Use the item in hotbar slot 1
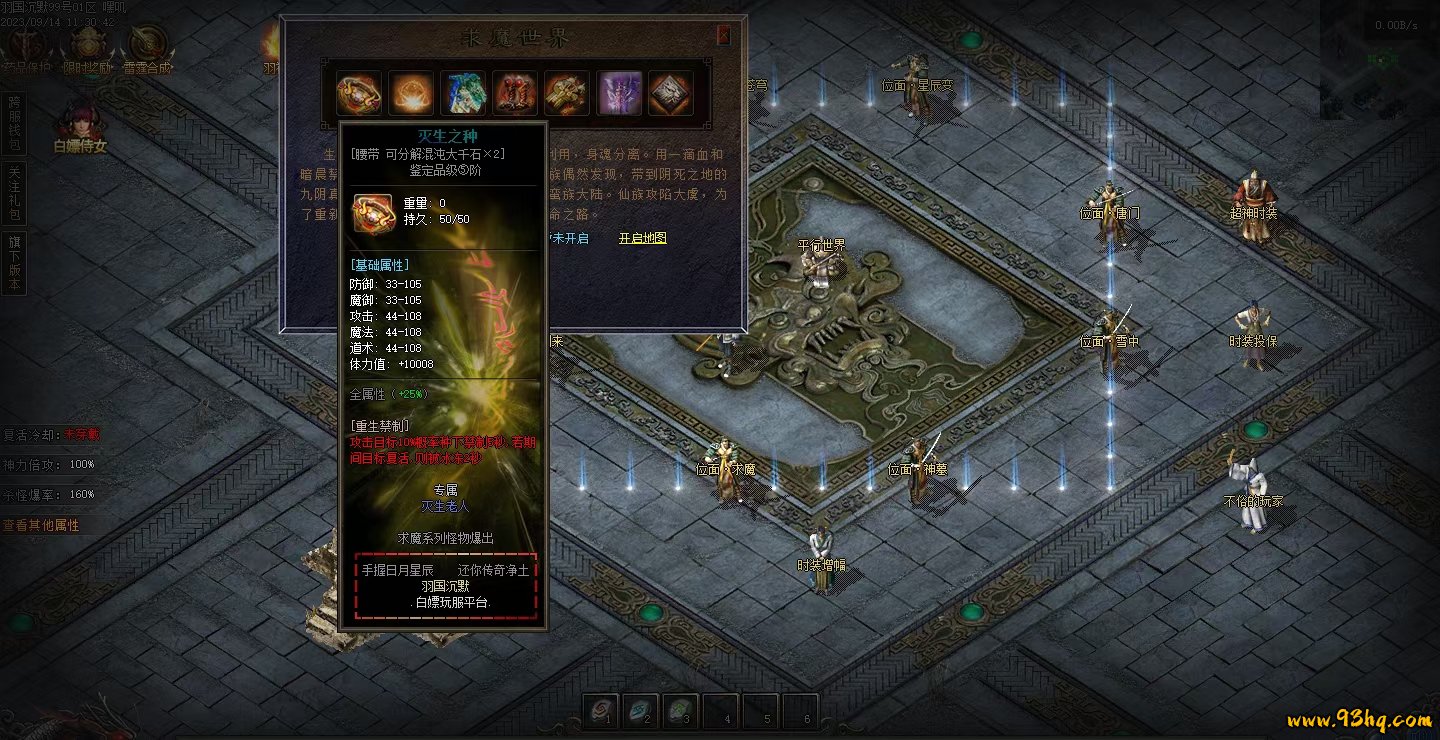The width and height of the screenshot is (1440, 740). point(600,710)
